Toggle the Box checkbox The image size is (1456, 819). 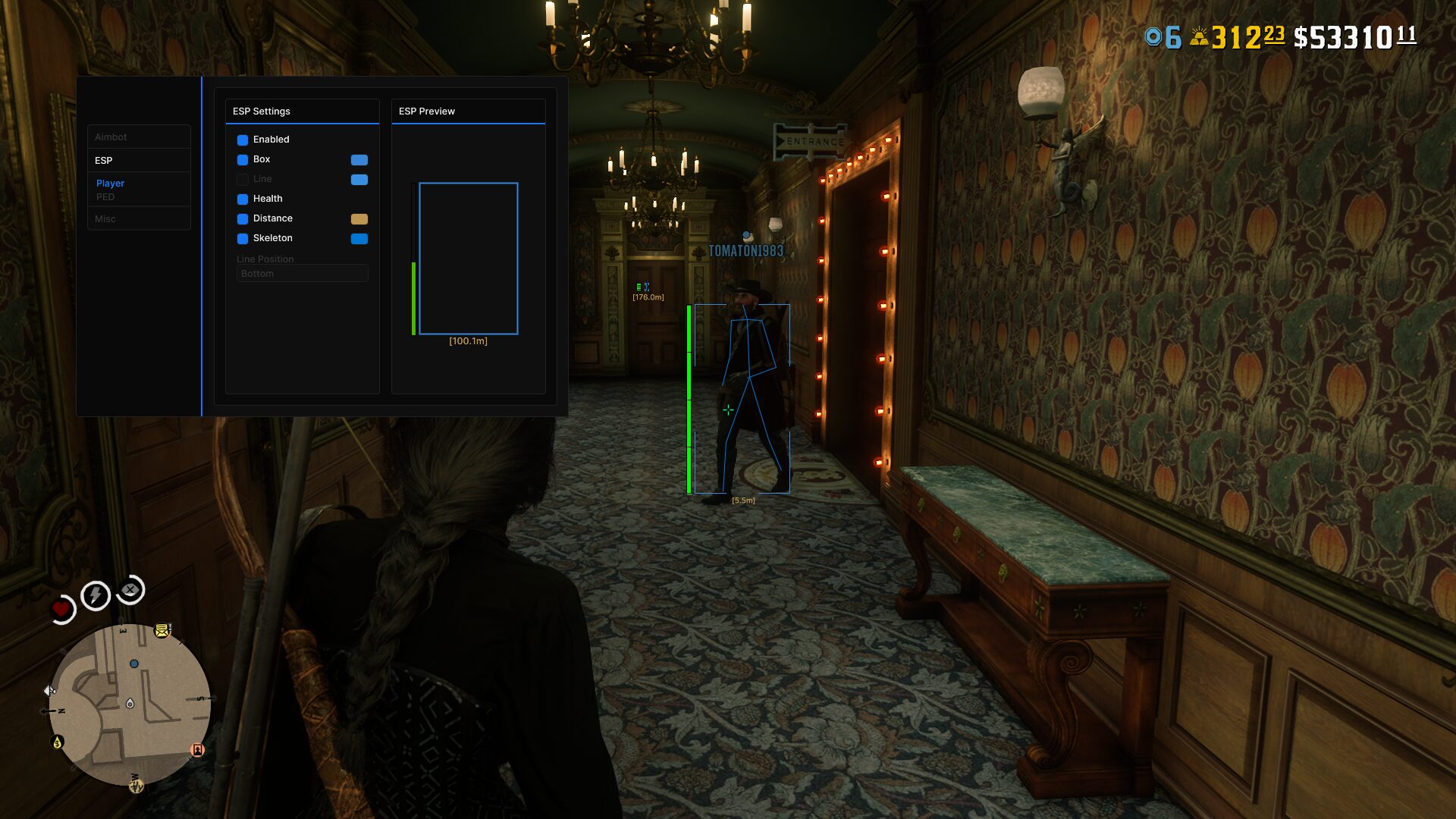243,160
